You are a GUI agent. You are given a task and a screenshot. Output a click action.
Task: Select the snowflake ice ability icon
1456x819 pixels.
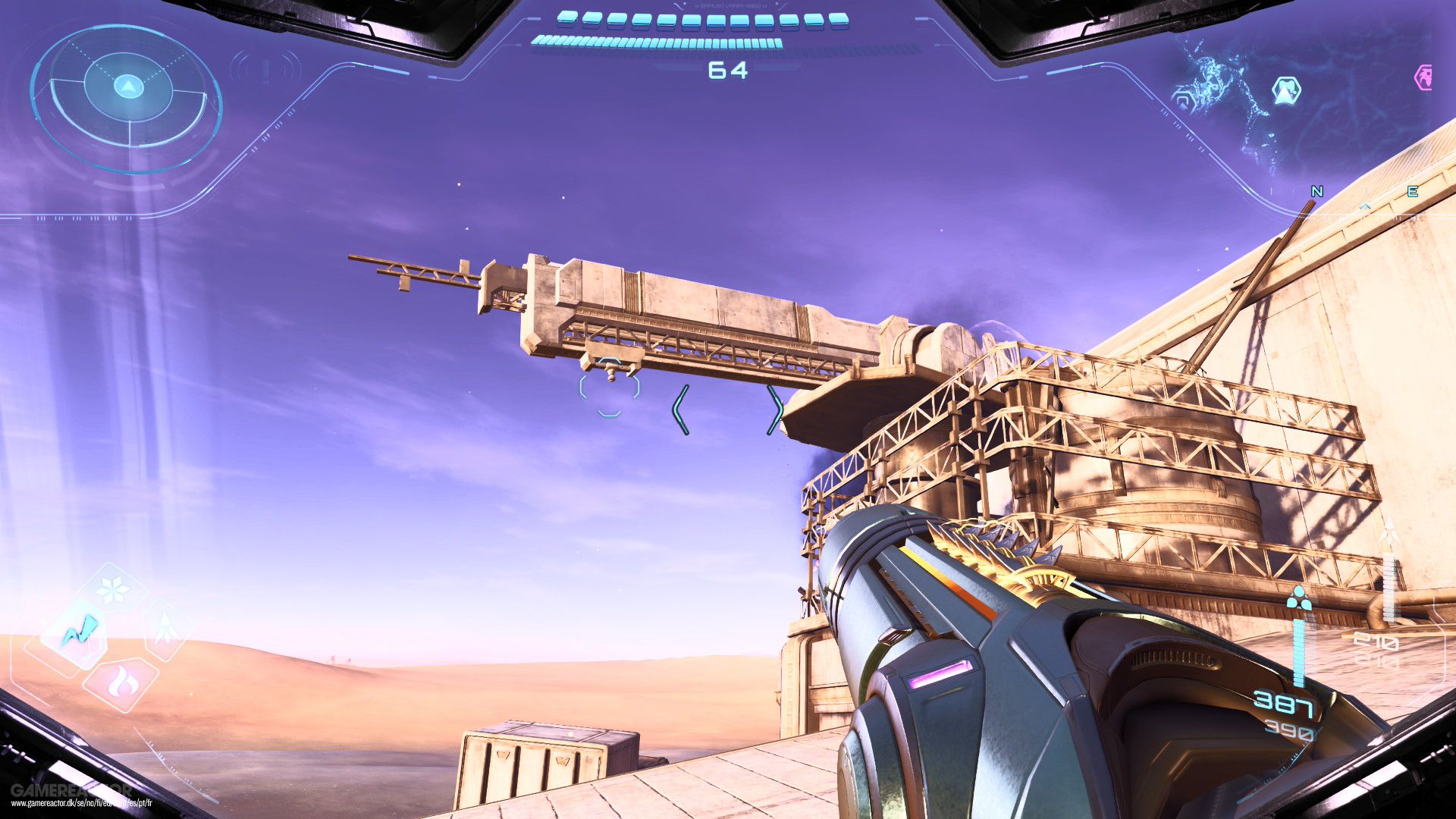pos(111,588)
